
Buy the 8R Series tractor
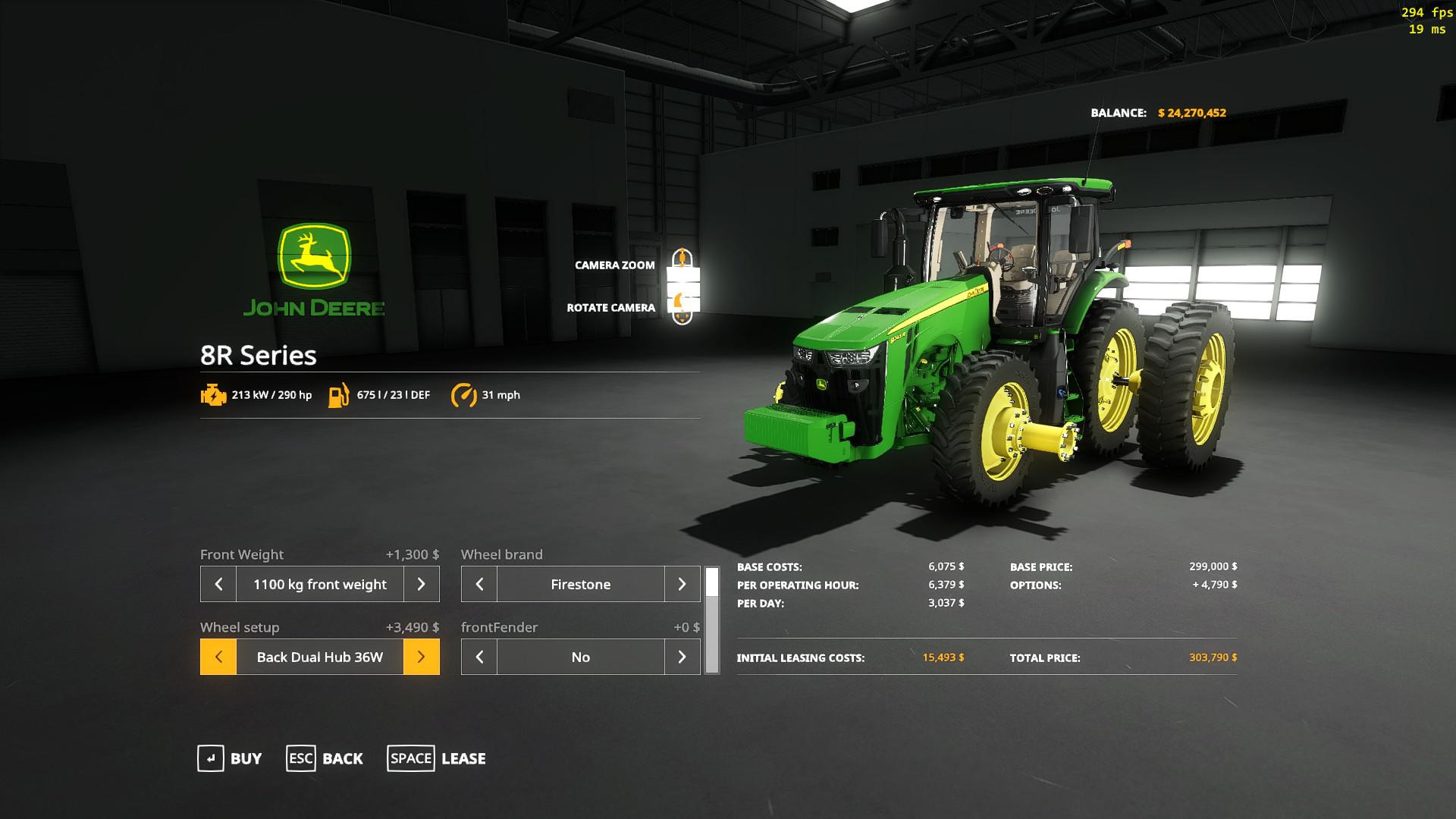coord(230,758)
